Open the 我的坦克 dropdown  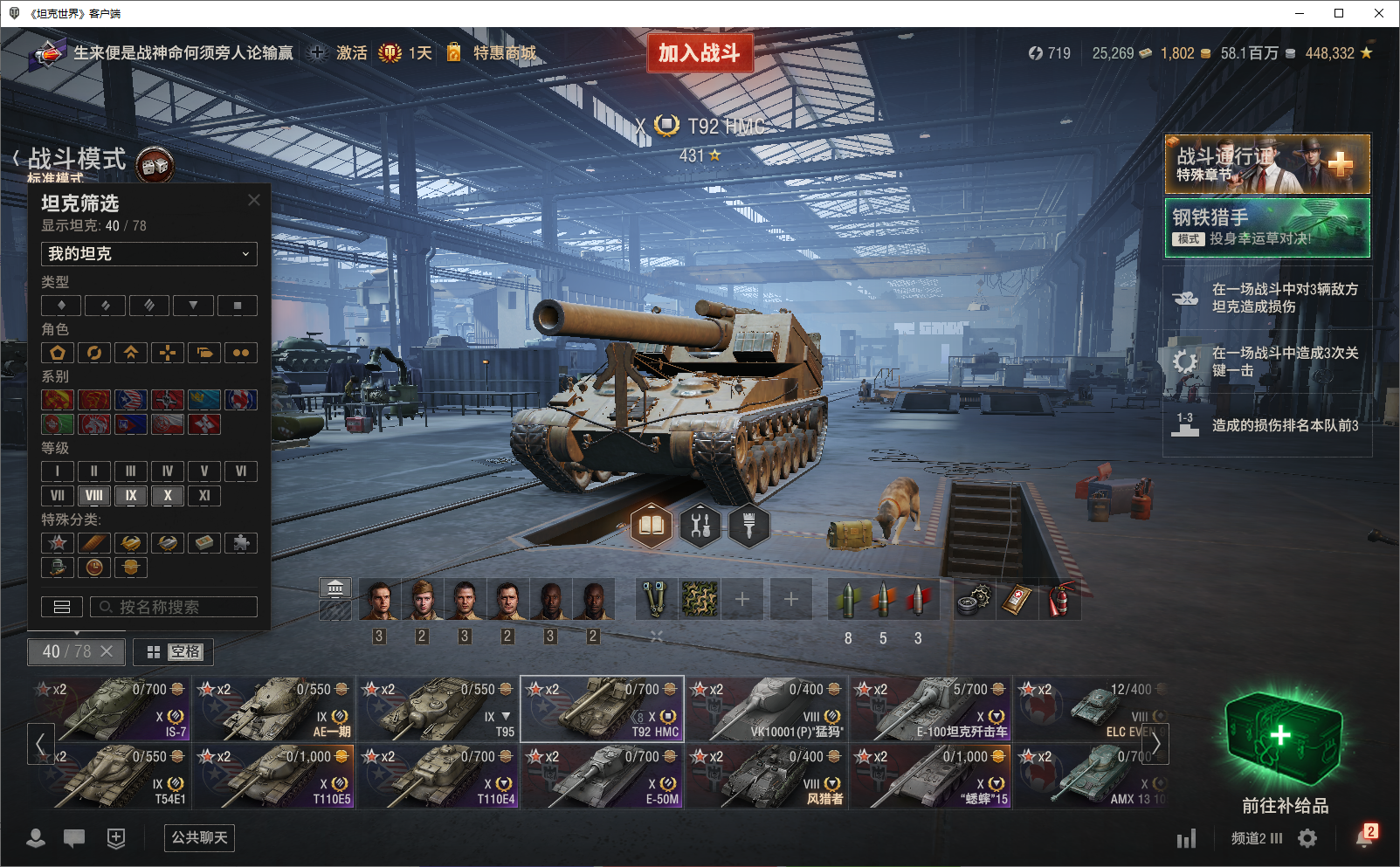pyautogui.click(x=149, y=254)
